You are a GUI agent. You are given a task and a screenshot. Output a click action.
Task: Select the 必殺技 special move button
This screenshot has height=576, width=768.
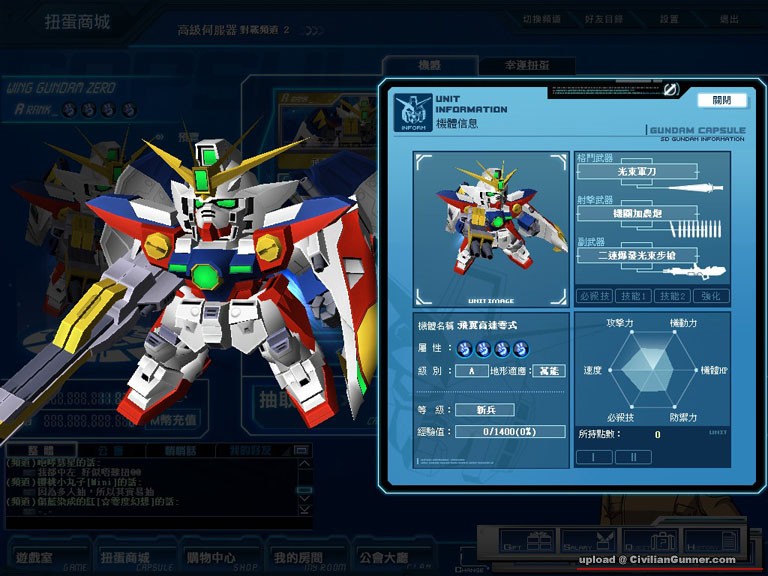pos(595,296)
